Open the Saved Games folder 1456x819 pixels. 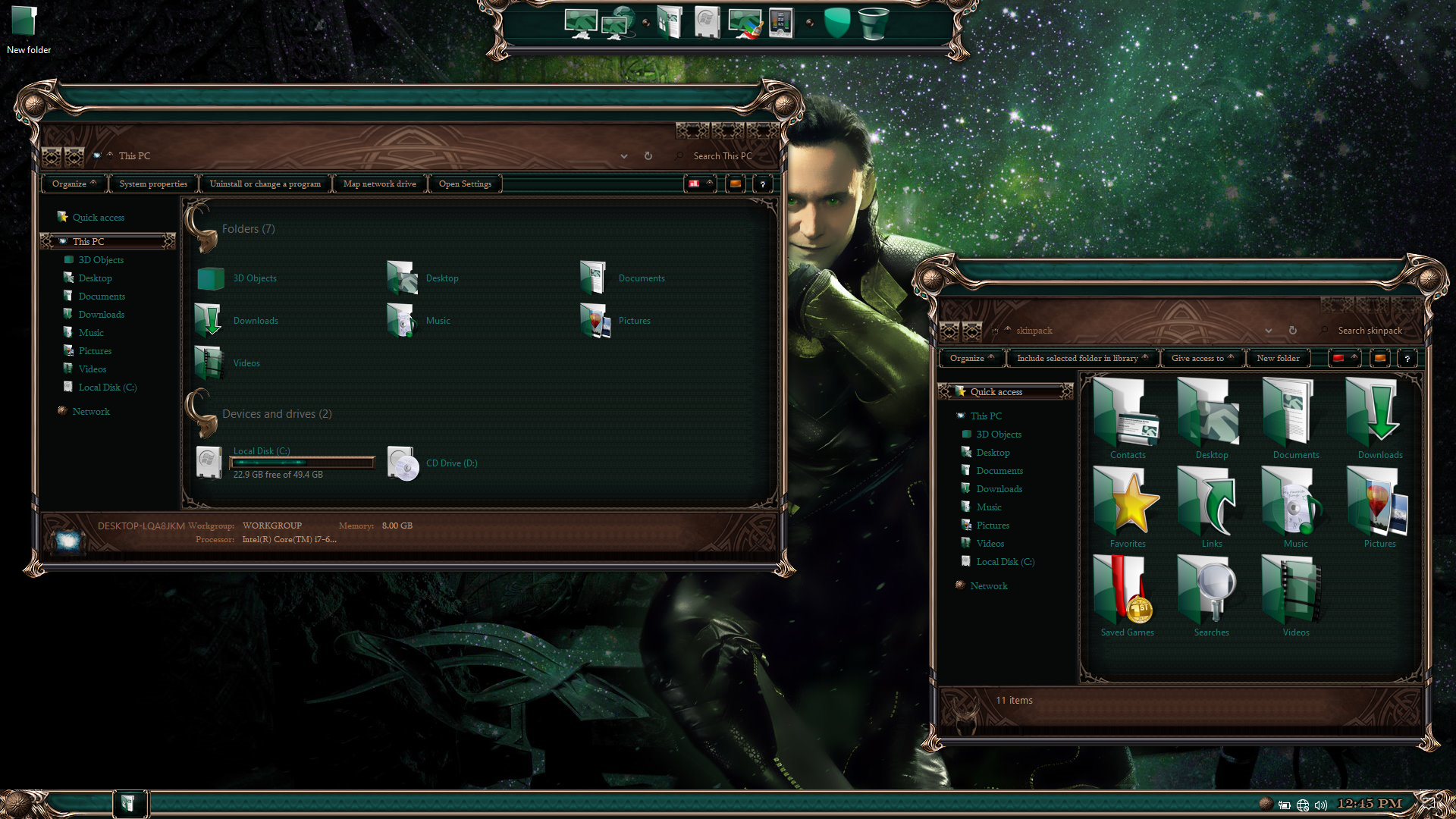(1128, 597)
